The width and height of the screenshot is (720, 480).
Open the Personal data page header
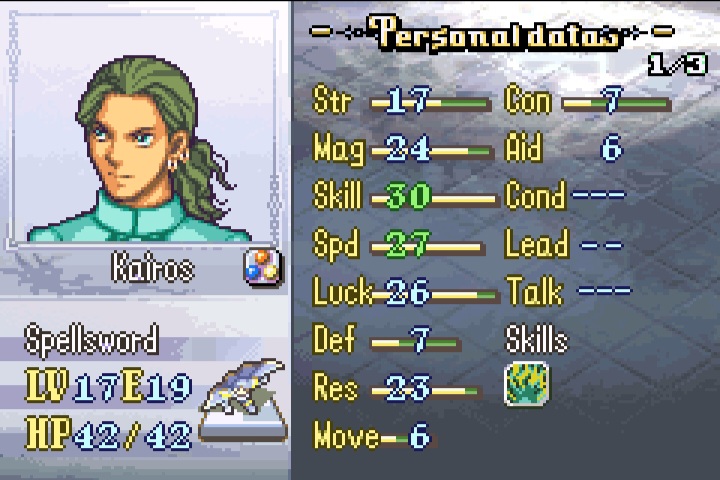point(495,33)
